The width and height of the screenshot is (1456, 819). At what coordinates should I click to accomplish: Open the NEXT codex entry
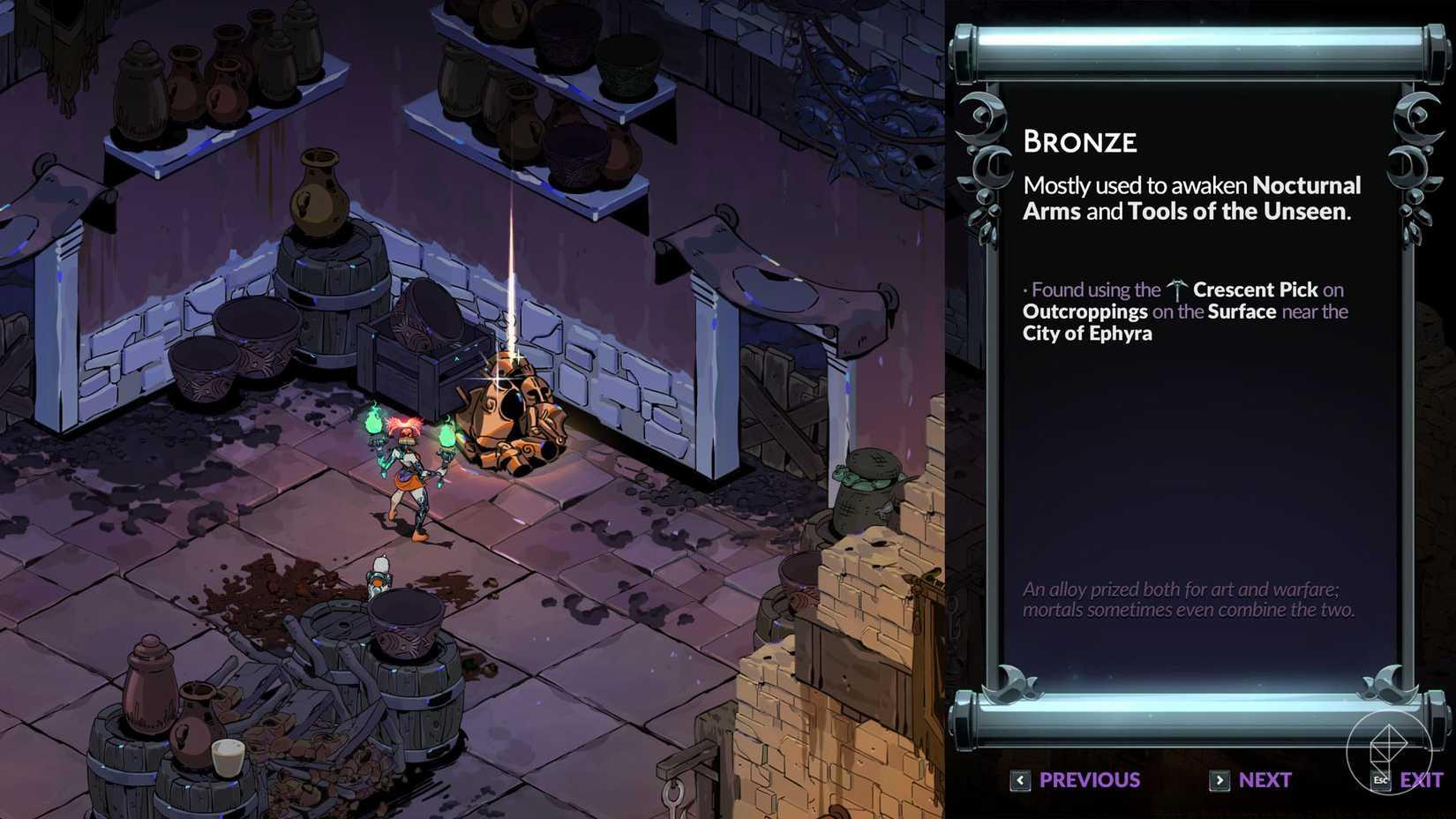[1264, 780]
